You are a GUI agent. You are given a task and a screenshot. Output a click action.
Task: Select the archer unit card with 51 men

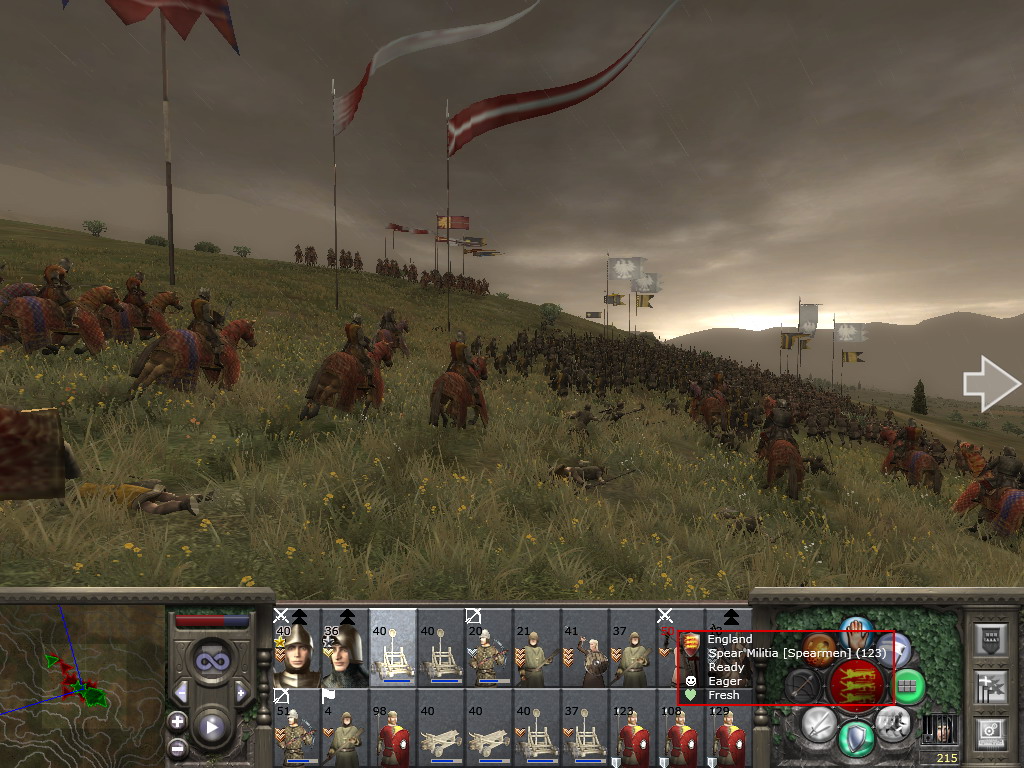coord(296,729)
